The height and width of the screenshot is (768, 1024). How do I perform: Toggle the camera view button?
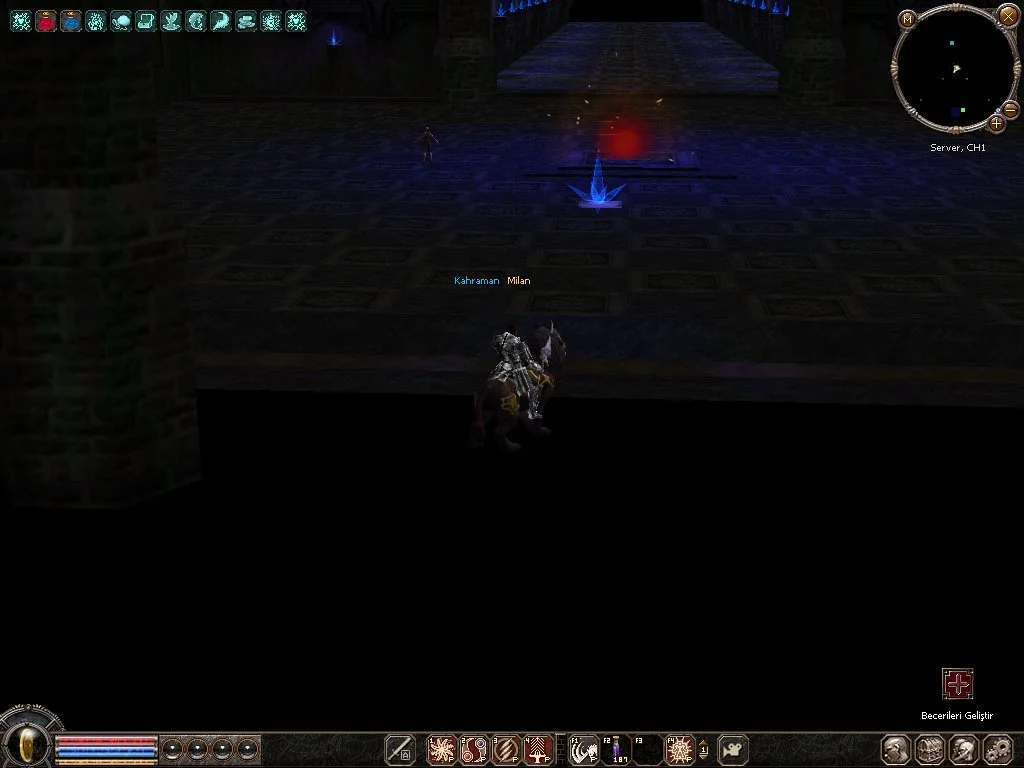click(733, 749)
